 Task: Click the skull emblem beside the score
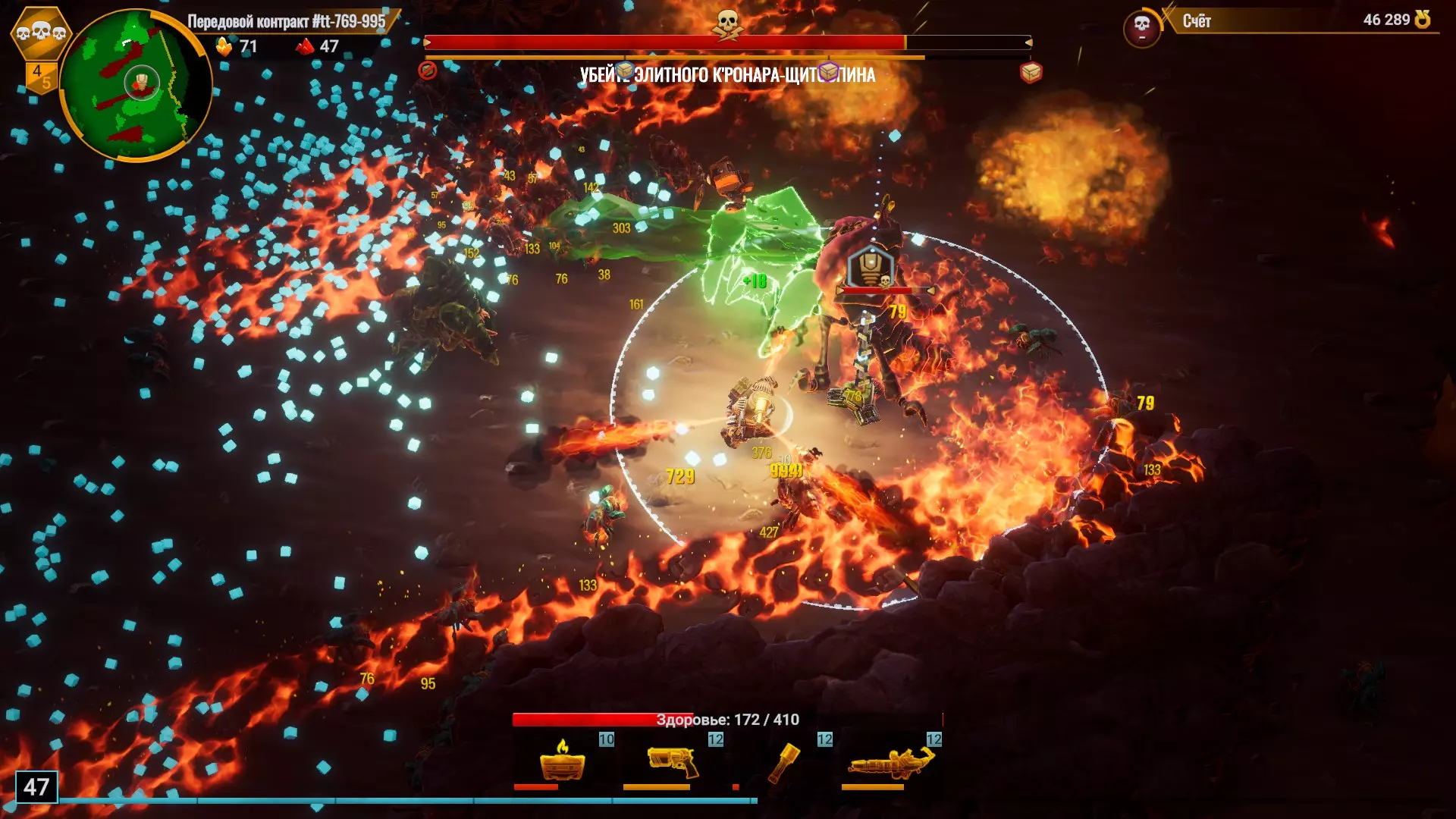1141,27
